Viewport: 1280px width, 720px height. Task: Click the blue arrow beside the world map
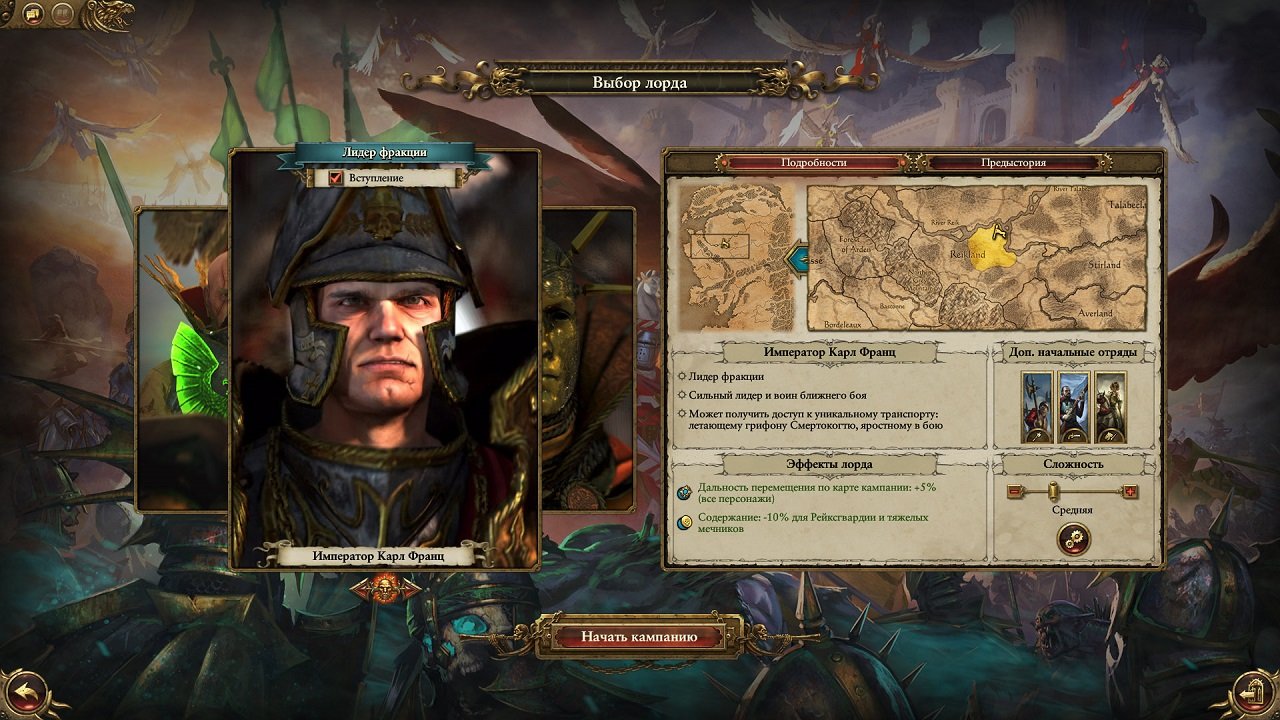797,260
